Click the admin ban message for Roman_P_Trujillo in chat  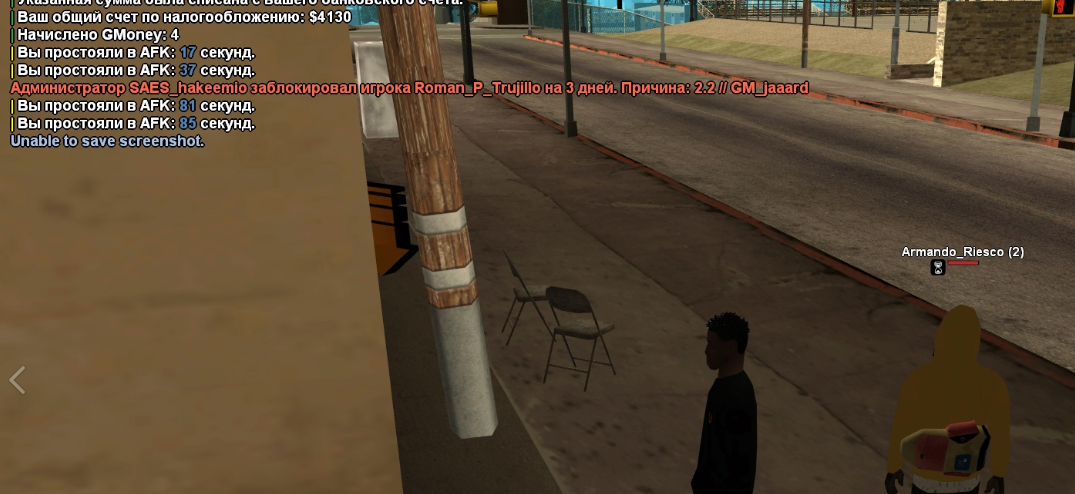pos(409,88)
